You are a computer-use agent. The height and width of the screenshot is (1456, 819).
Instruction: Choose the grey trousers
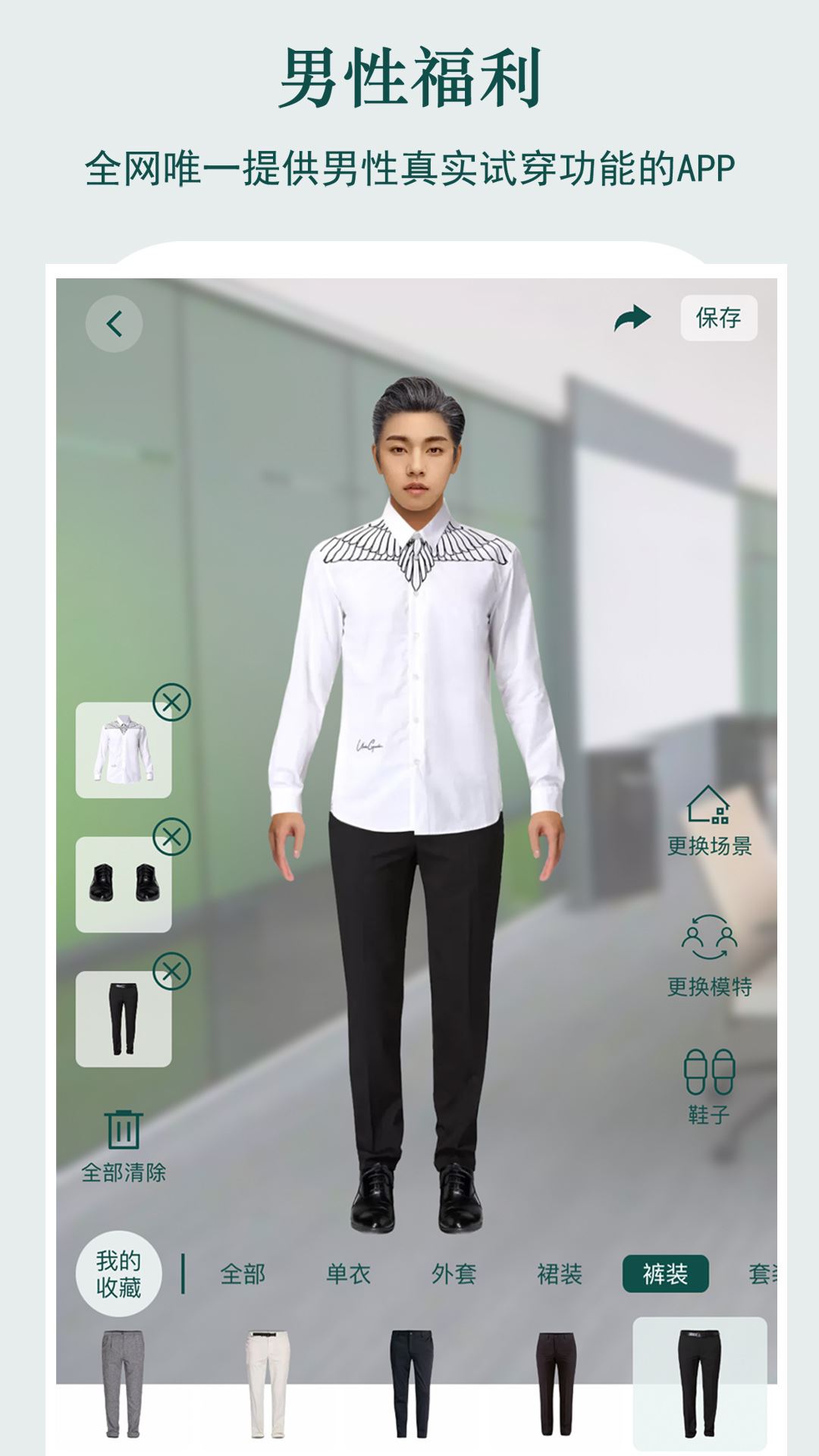[x=123, y=1384]
